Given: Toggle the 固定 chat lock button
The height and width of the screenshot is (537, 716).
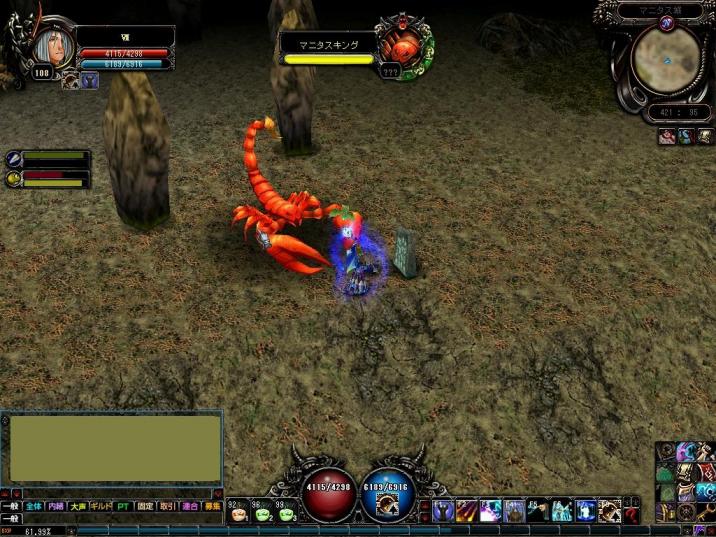Looking at the screenshot, I should pos(146,507).
